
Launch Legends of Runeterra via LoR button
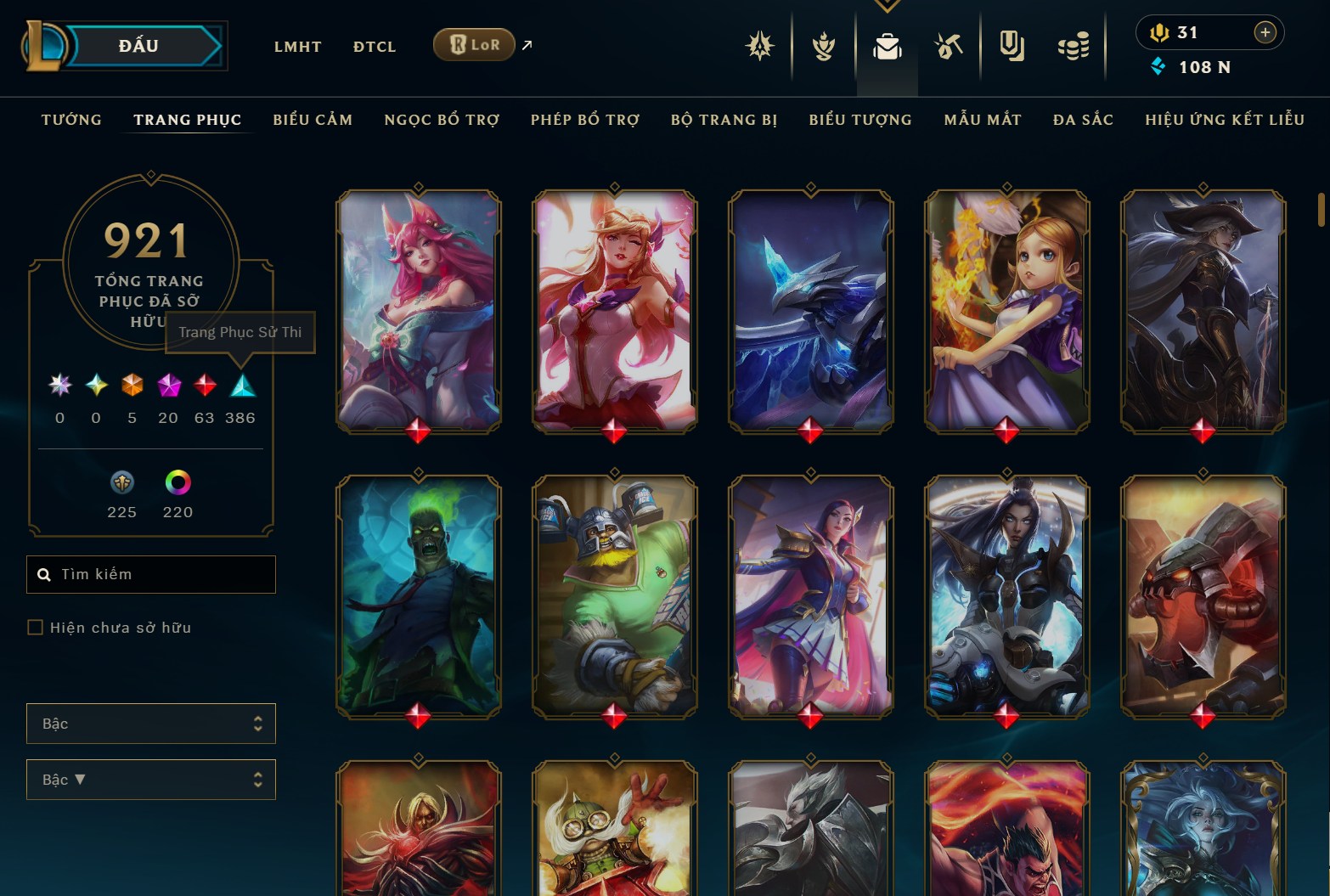point(474,45)
